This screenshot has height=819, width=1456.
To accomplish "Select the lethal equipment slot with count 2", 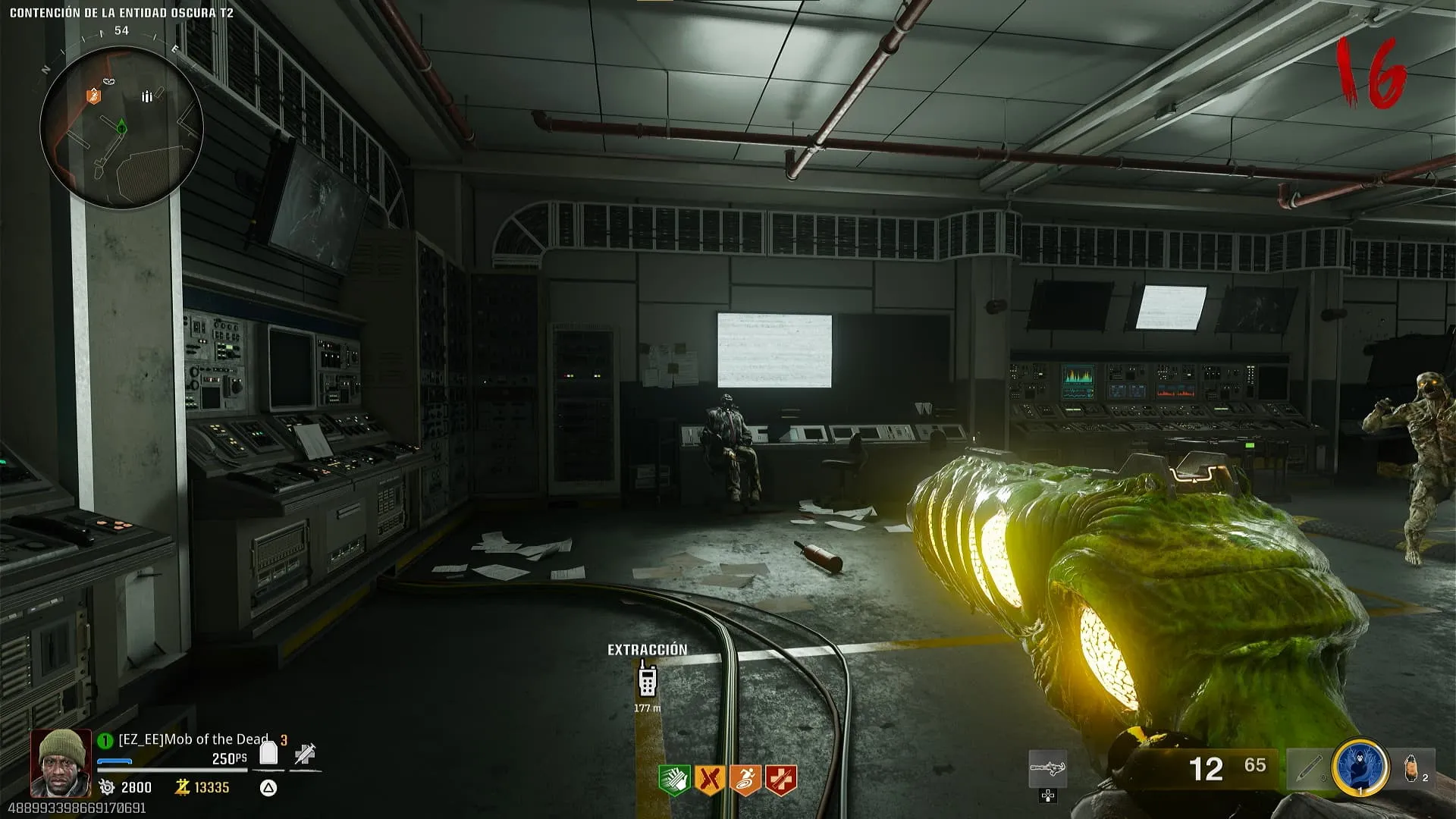I will coord(1413,769).
